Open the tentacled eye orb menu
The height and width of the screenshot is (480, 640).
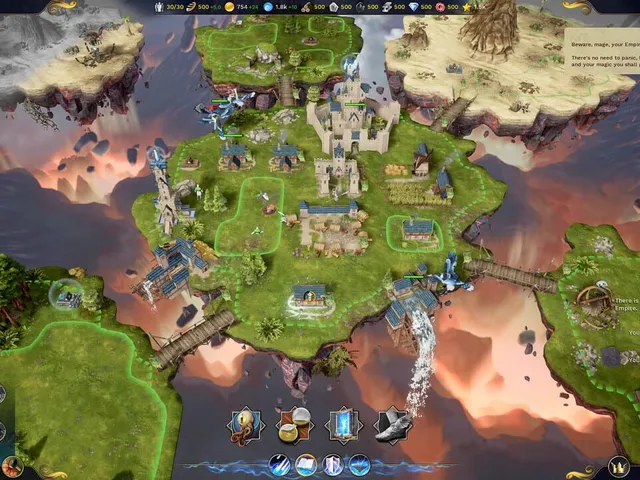[x=246, y=424]
